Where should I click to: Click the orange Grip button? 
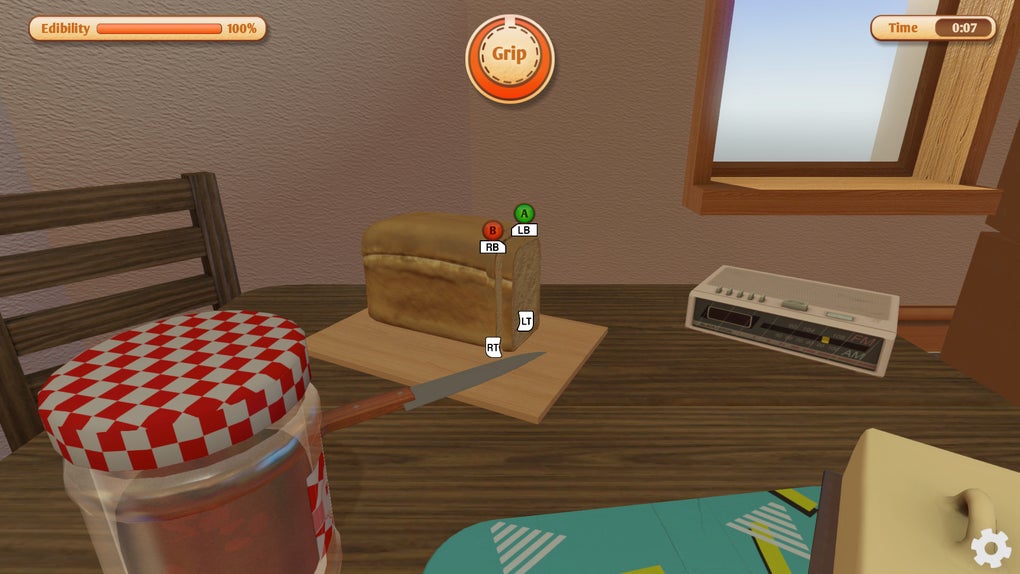[509, 58]
